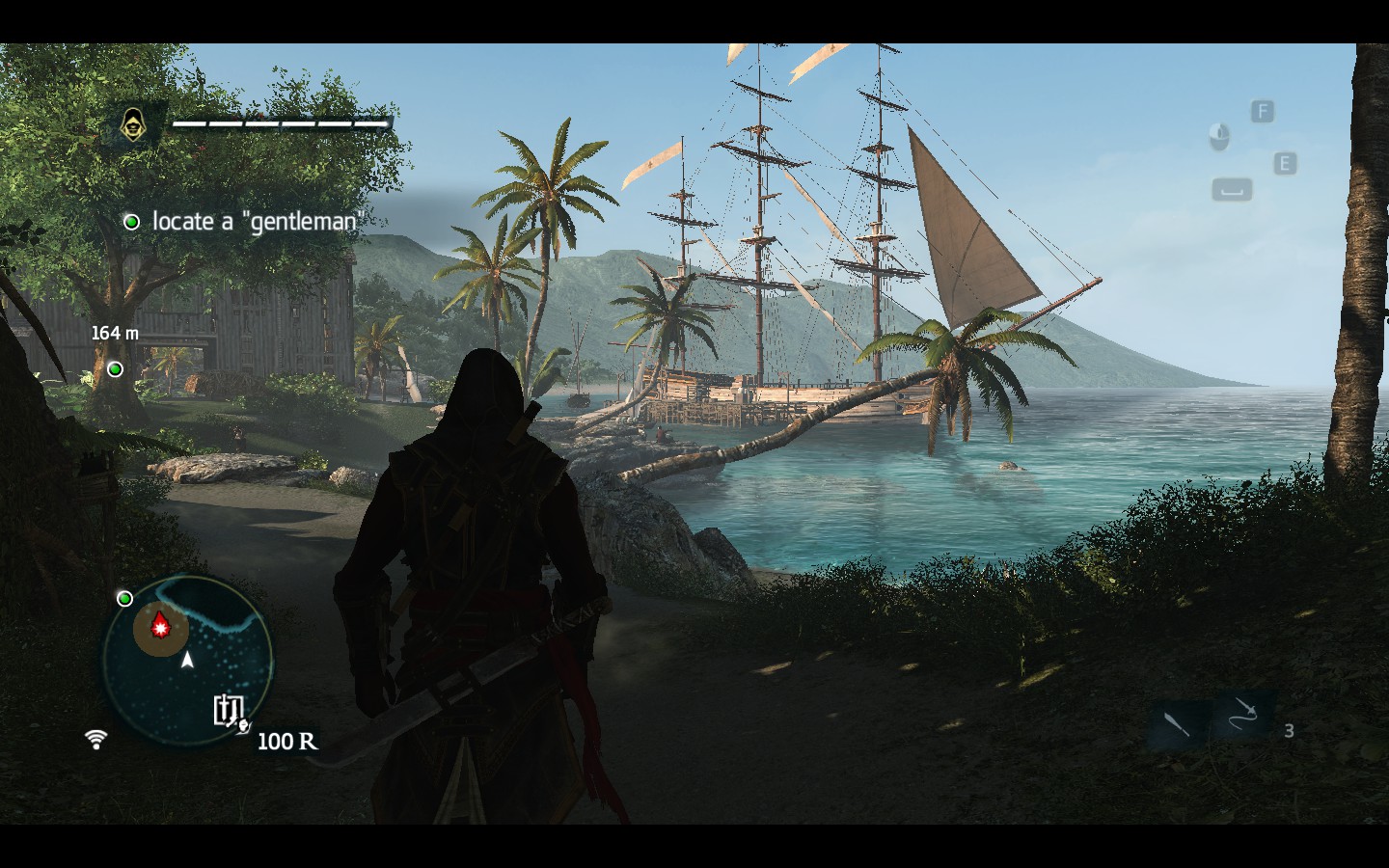Toggle the green objective dot beside mission text
Viewport: 1389px width, 868px height.
(x=131, y=222)
